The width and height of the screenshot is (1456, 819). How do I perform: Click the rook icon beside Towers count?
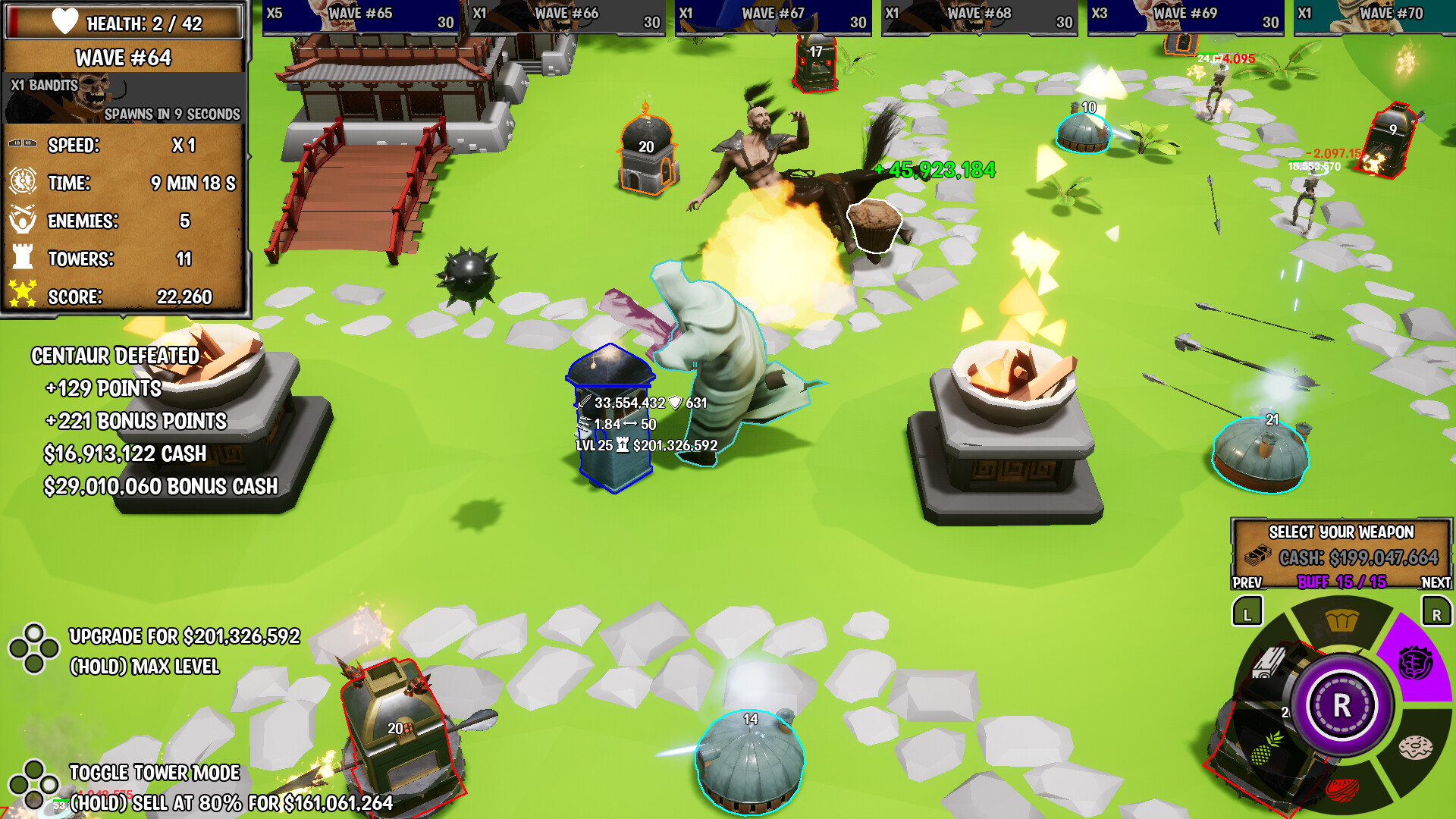point(21,256)
